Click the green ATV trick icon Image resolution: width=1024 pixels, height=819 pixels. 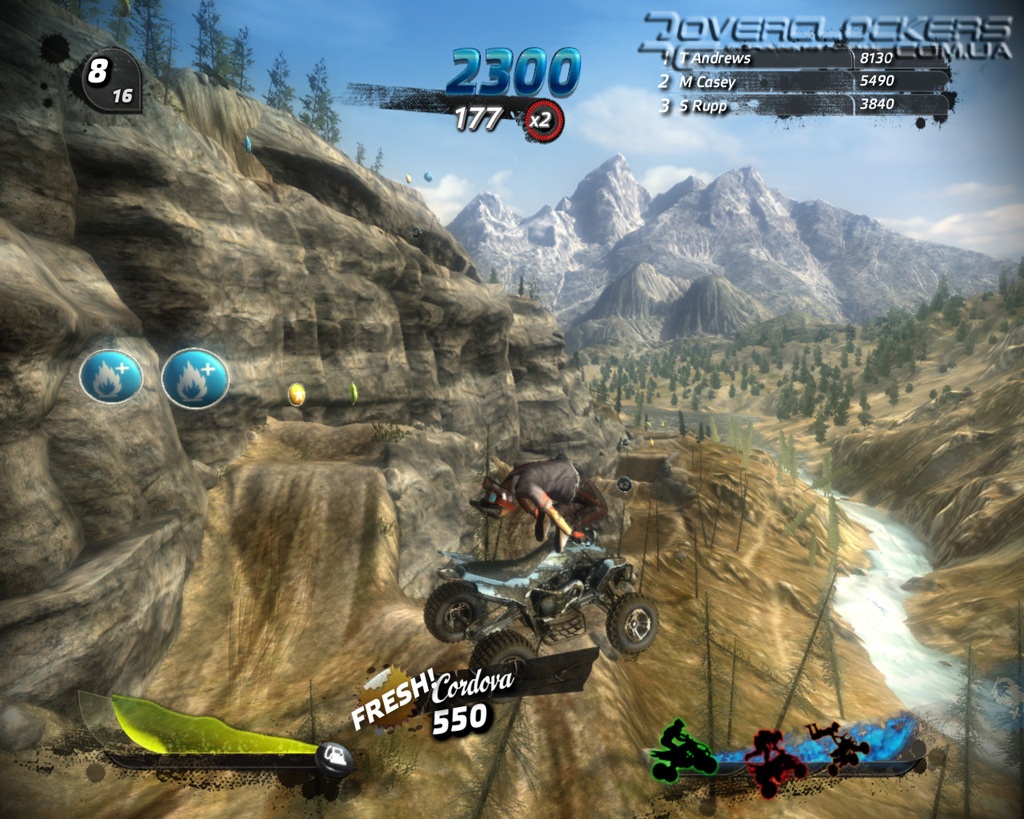point(683,750)
